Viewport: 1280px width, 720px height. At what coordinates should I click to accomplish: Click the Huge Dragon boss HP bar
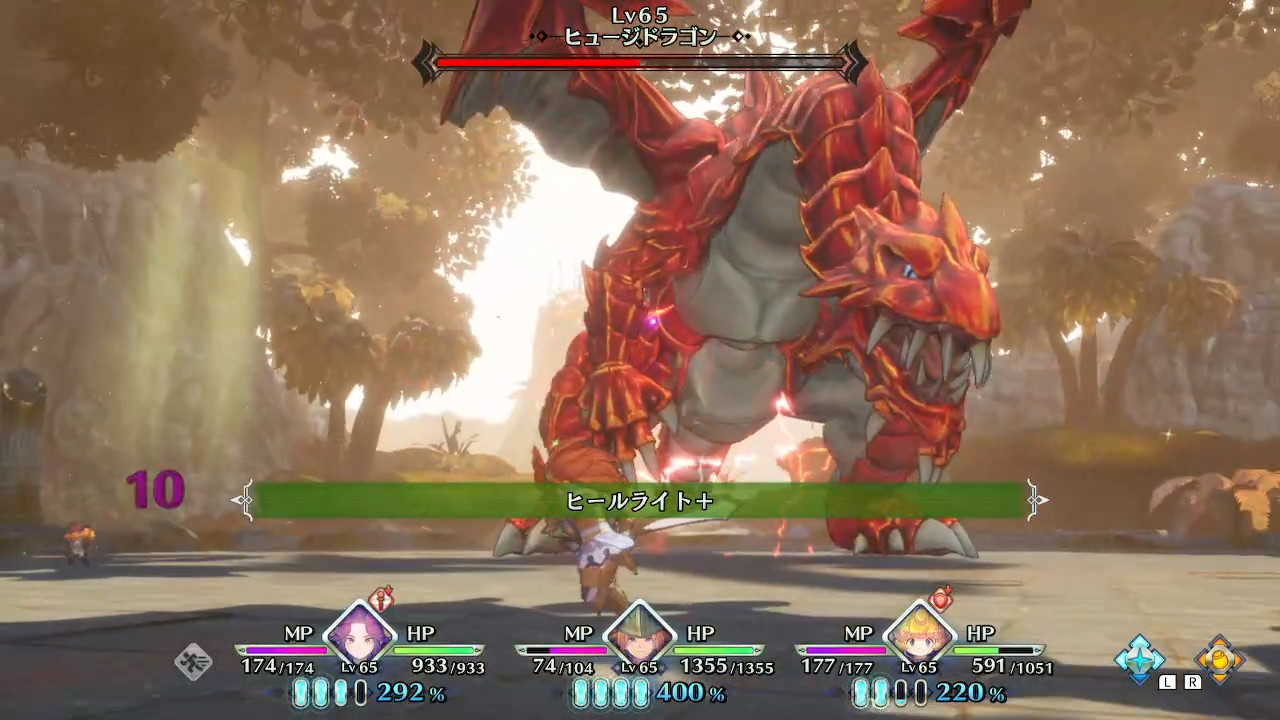pos(640,62)
